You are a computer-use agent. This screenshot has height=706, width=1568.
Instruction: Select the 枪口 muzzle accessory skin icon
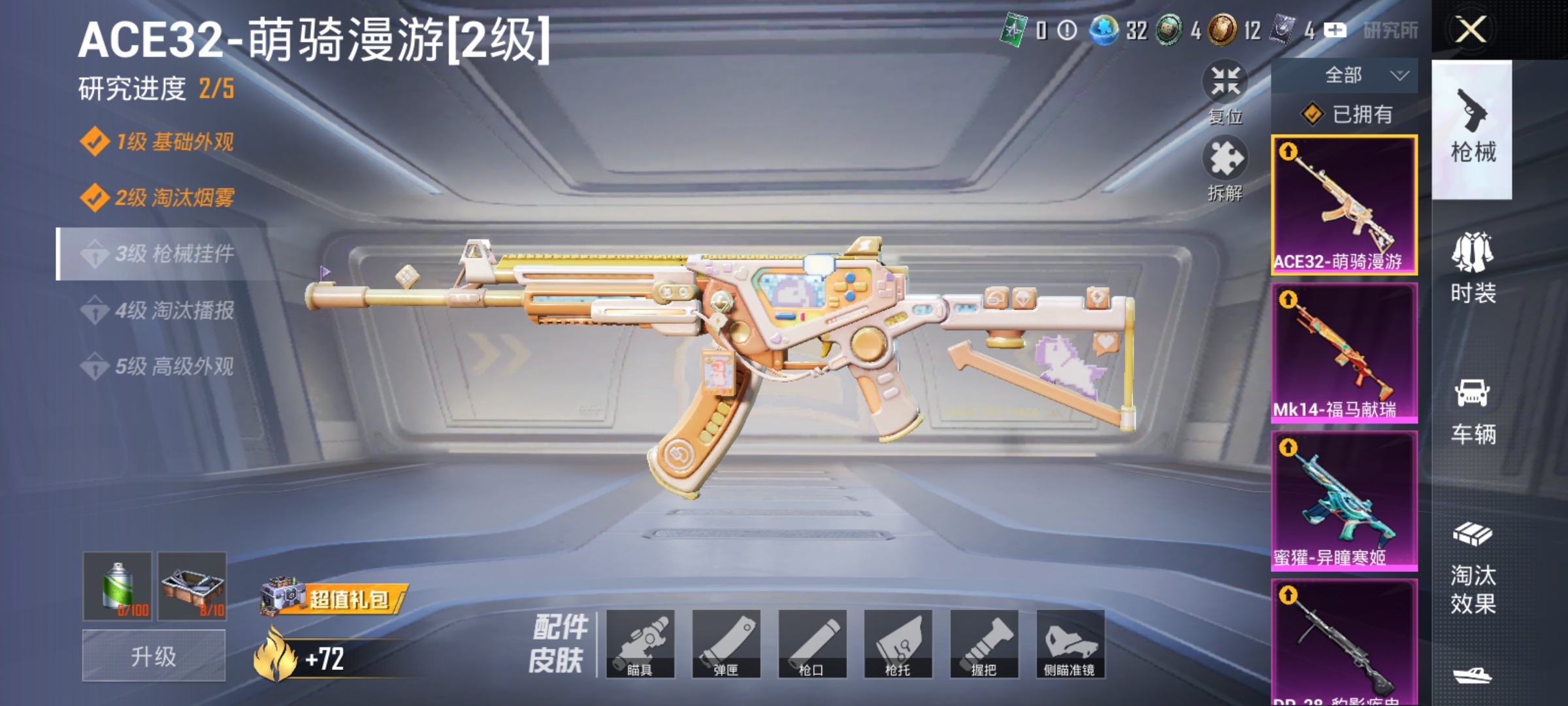click(x=814, y=644)
